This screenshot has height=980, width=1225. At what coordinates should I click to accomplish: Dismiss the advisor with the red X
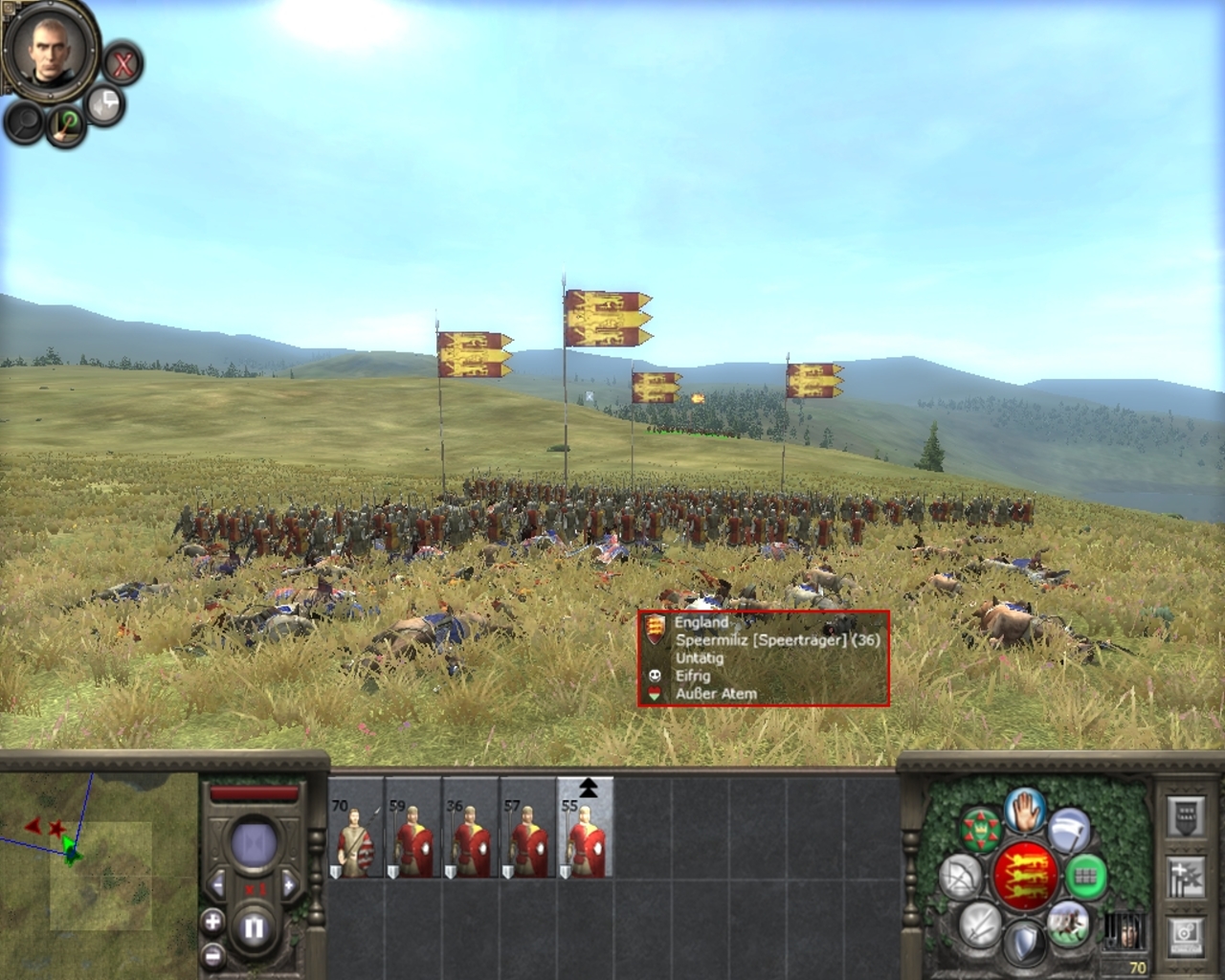click(x=122, y=65)
